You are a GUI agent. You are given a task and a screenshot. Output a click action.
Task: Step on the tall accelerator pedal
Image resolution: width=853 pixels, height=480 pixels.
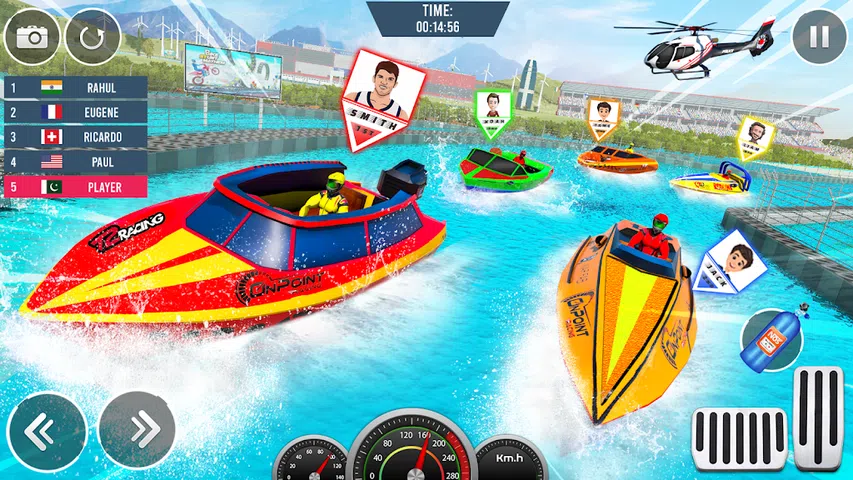[x=818, y=418]
